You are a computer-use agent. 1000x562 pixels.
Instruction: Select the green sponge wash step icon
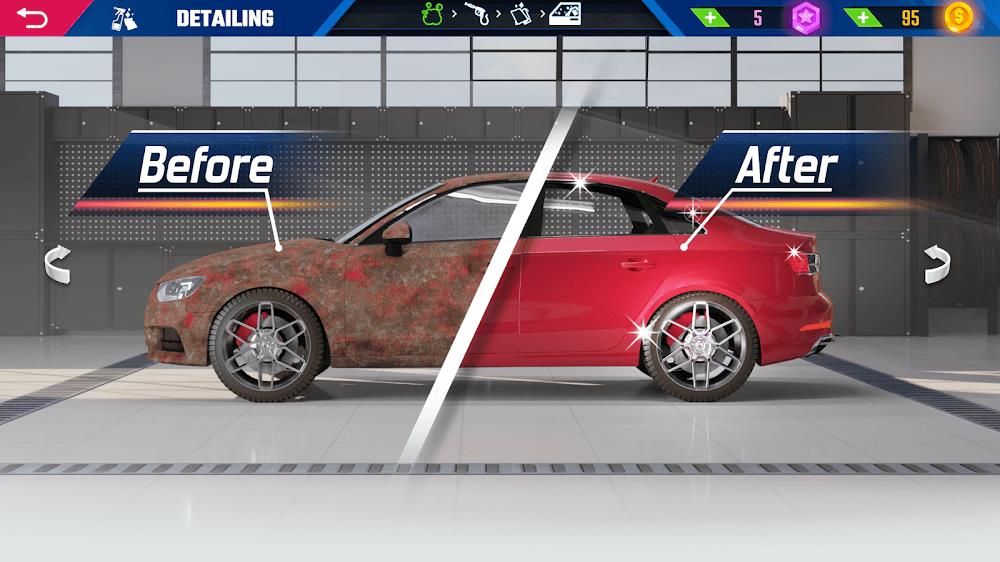(x=432, y=16)
